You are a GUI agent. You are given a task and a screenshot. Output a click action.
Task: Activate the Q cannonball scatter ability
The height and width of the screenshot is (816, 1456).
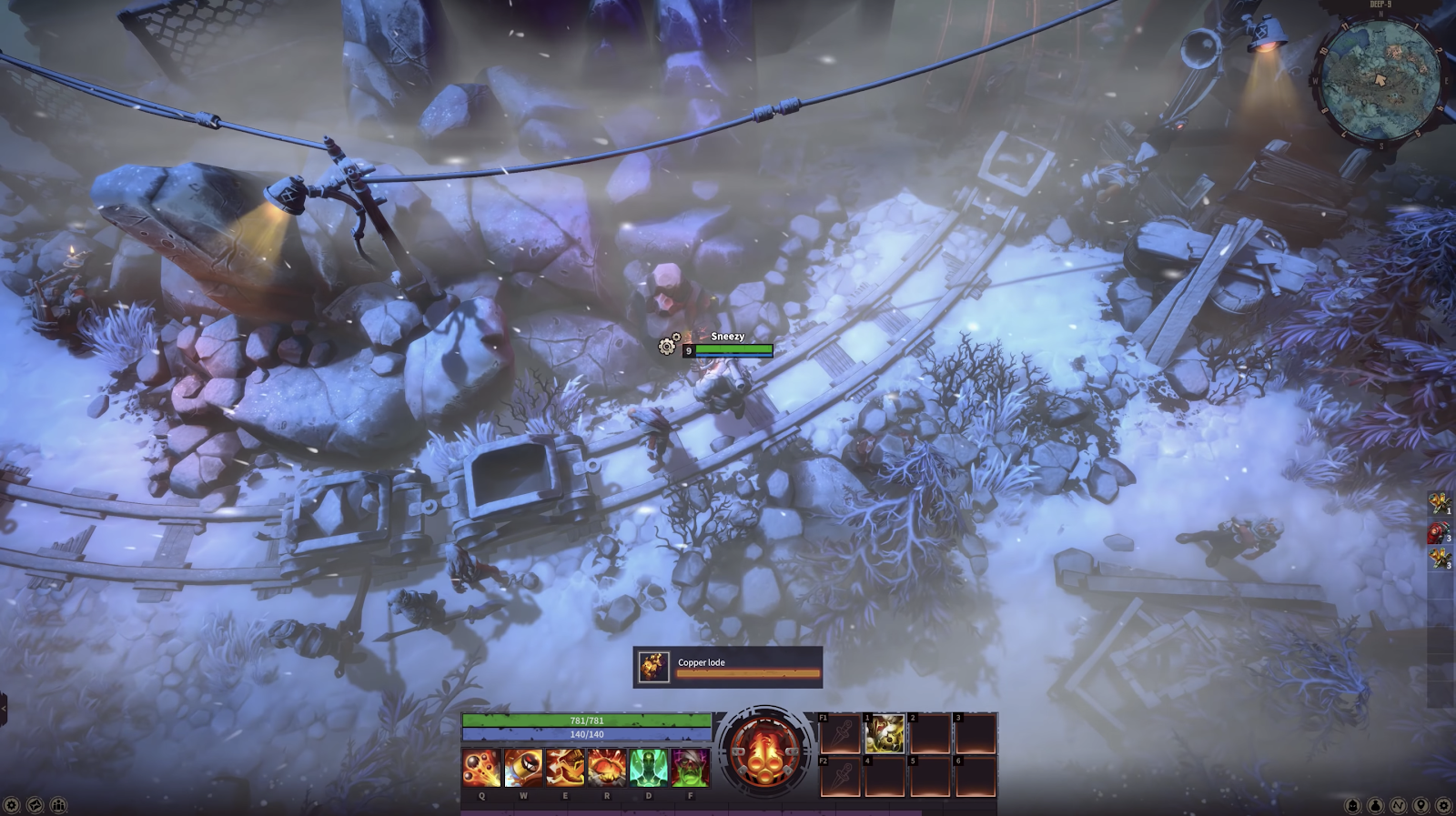481,767
